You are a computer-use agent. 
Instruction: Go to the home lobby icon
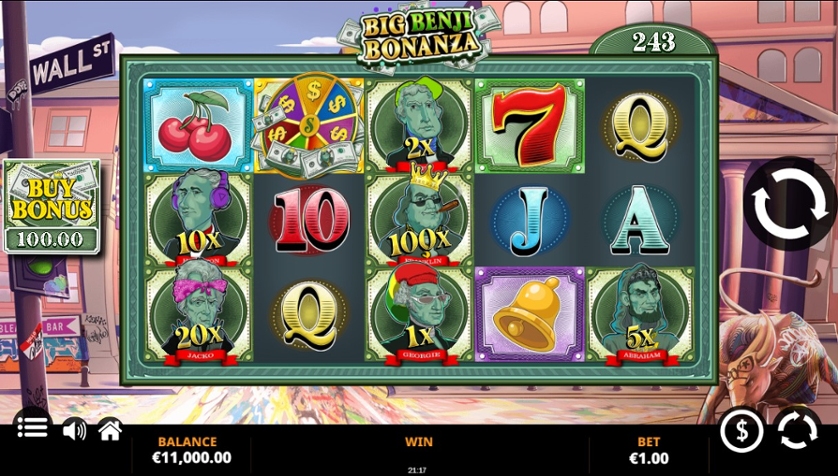110,430
